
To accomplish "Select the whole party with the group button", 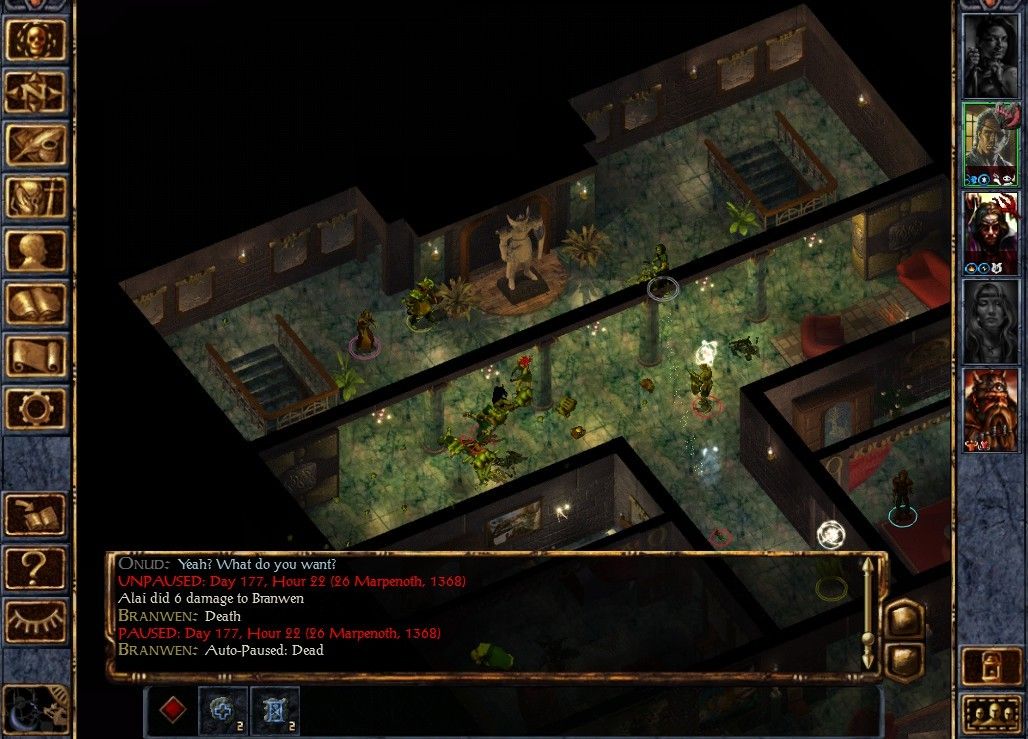I will click(990, 714).
